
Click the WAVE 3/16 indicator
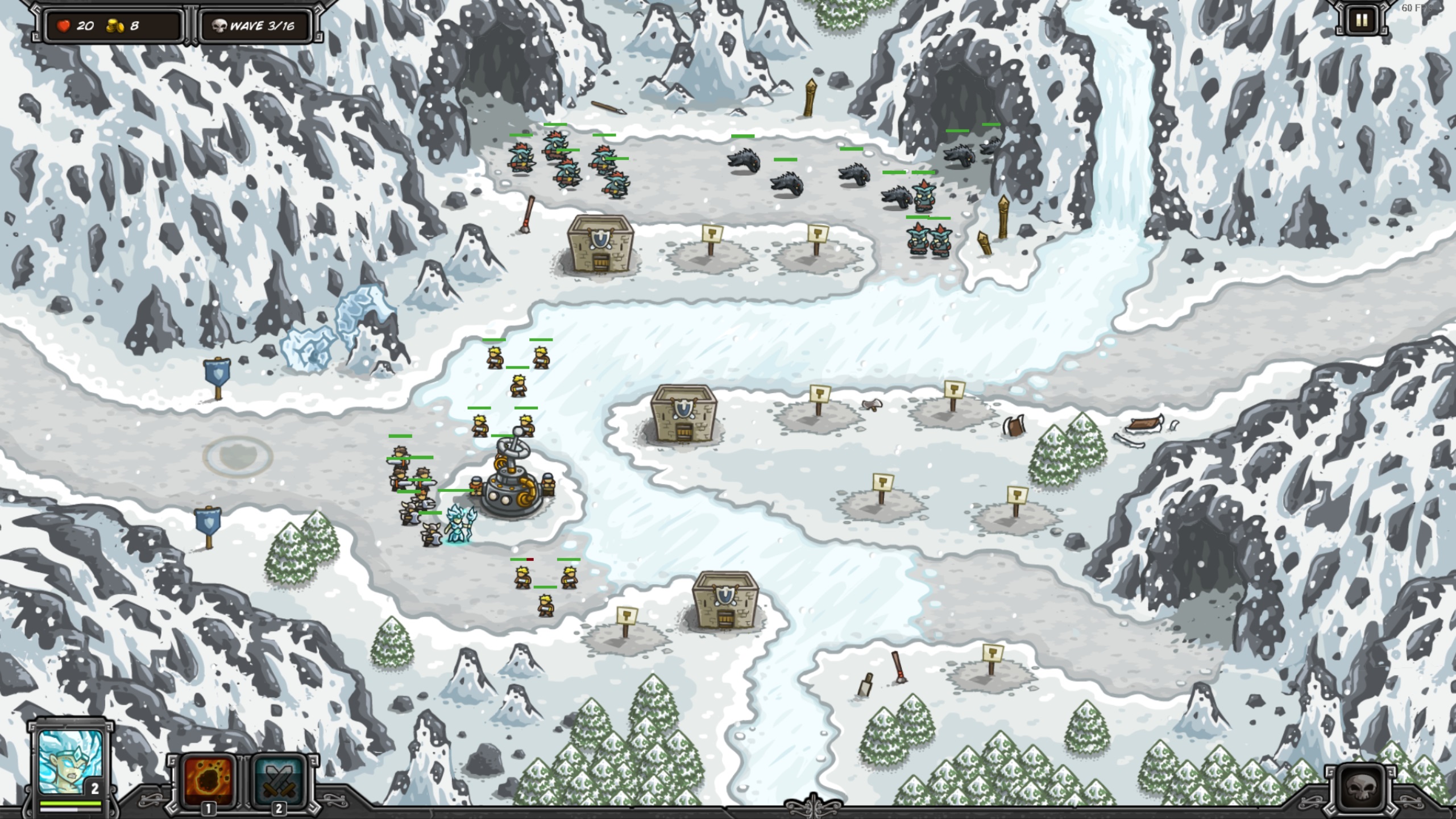(x=264, y=26)
